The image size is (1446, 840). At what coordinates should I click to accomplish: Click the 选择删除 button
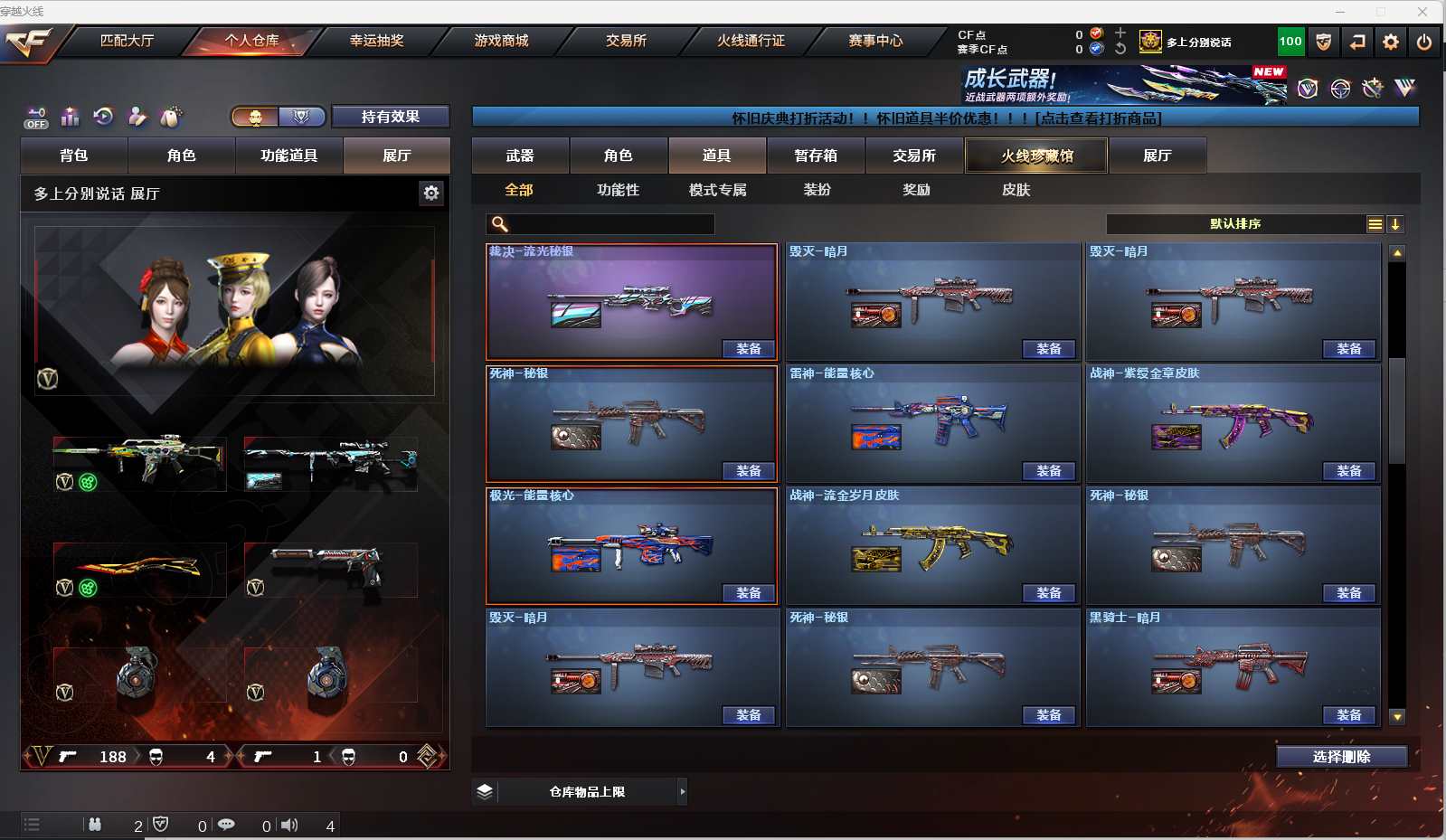1341,757
